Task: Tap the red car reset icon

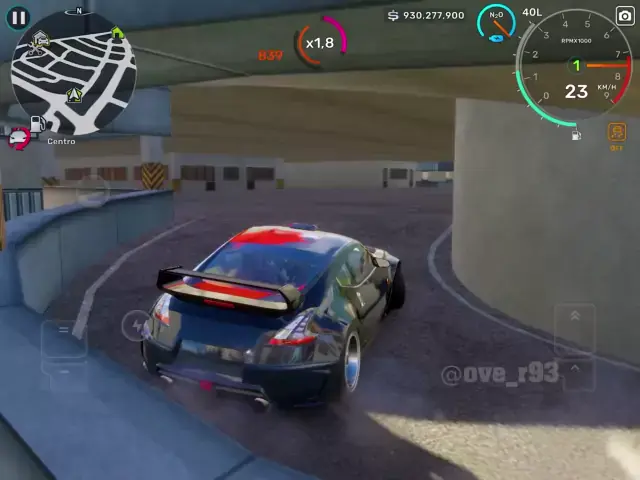Action: pyautogui.click(x=18, y=140)
